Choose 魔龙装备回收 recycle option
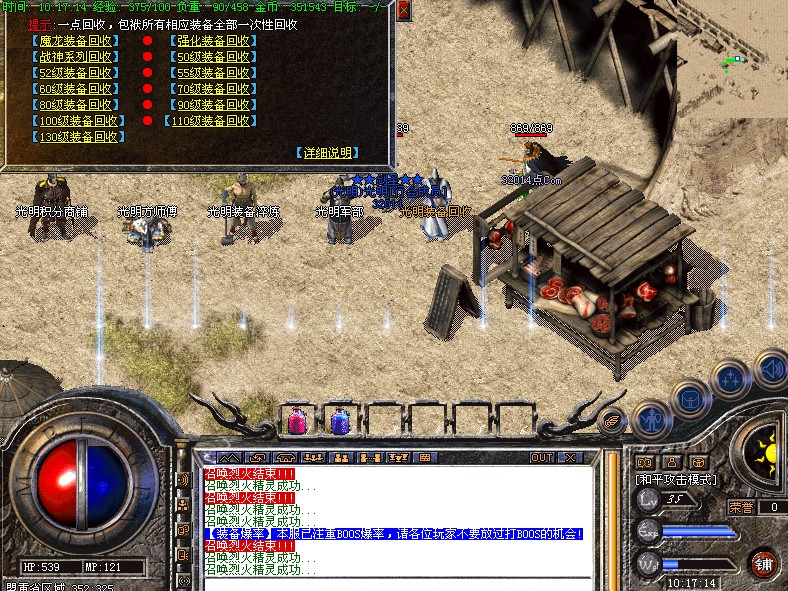The image size is (788, 591). [x=76, y=42]
